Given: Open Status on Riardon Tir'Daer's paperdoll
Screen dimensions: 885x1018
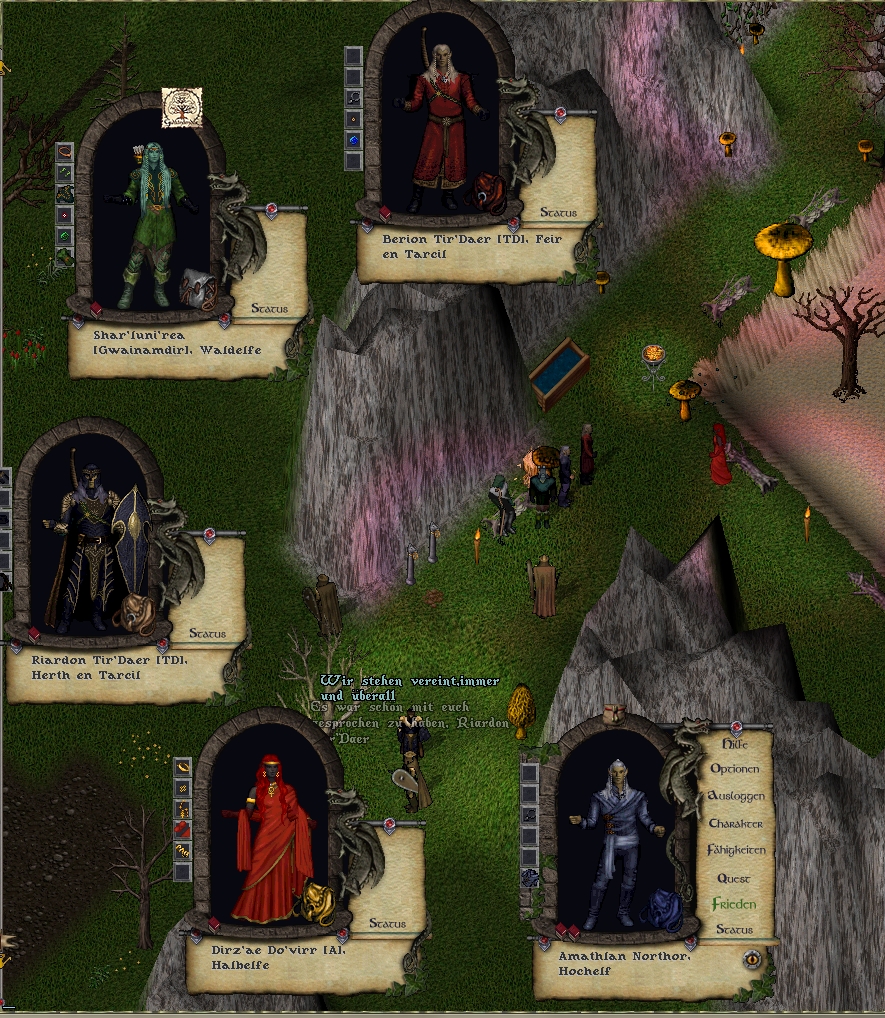Looking at the screenshot, I should (x=207, y=634).
